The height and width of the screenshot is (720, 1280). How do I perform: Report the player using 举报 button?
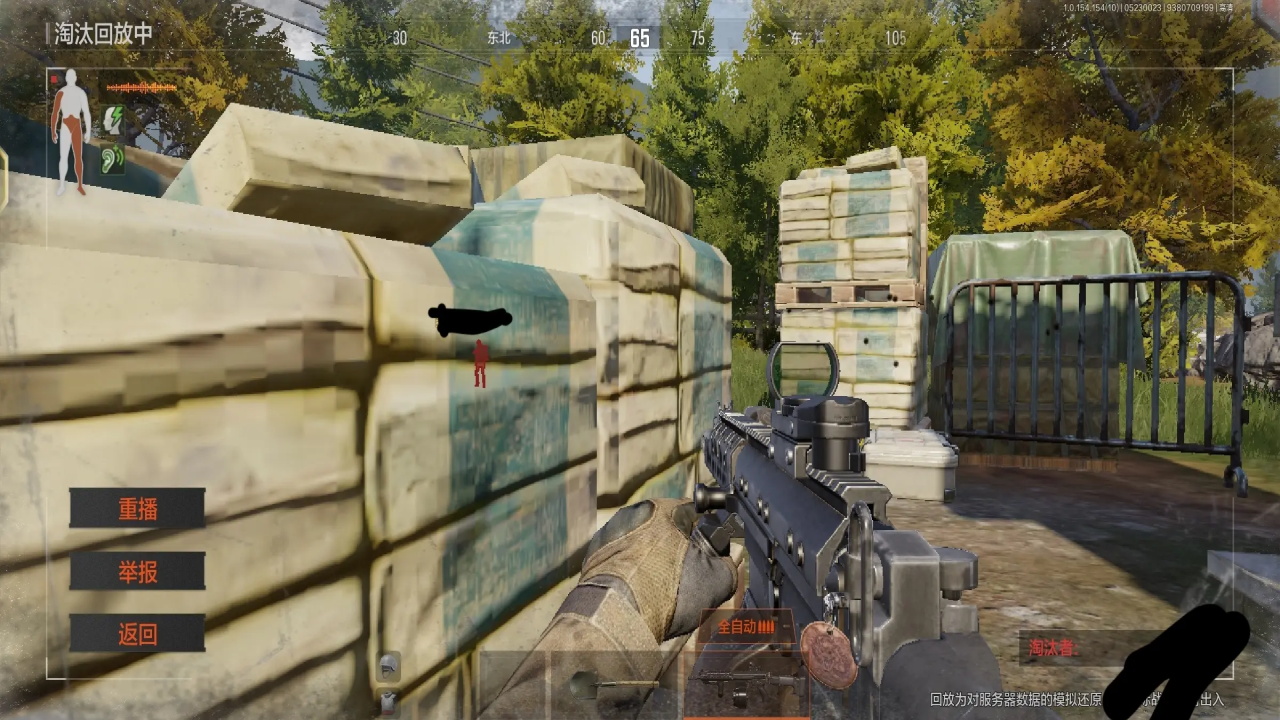[137, 571]
